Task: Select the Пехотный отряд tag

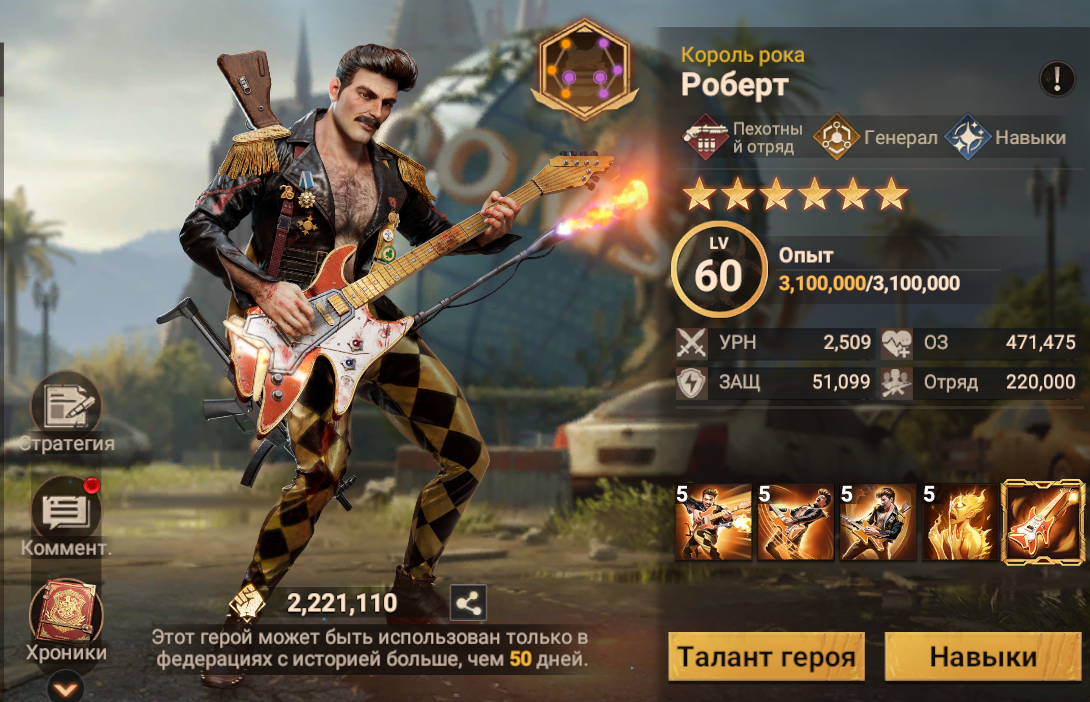Action: (745, 138)
